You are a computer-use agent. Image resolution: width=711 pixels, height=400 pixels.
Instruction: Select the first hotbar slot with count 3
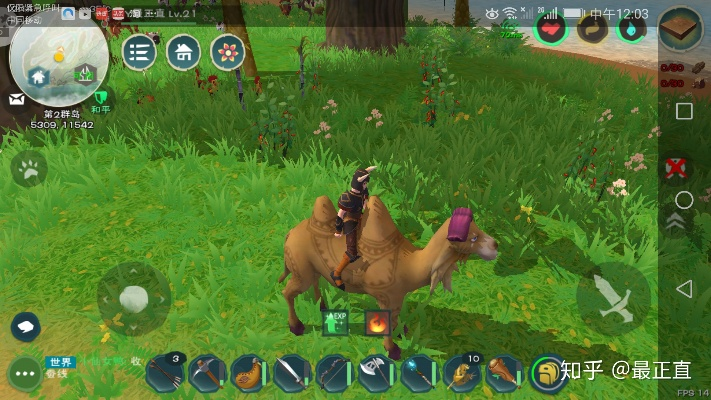[x=164, y=373]
